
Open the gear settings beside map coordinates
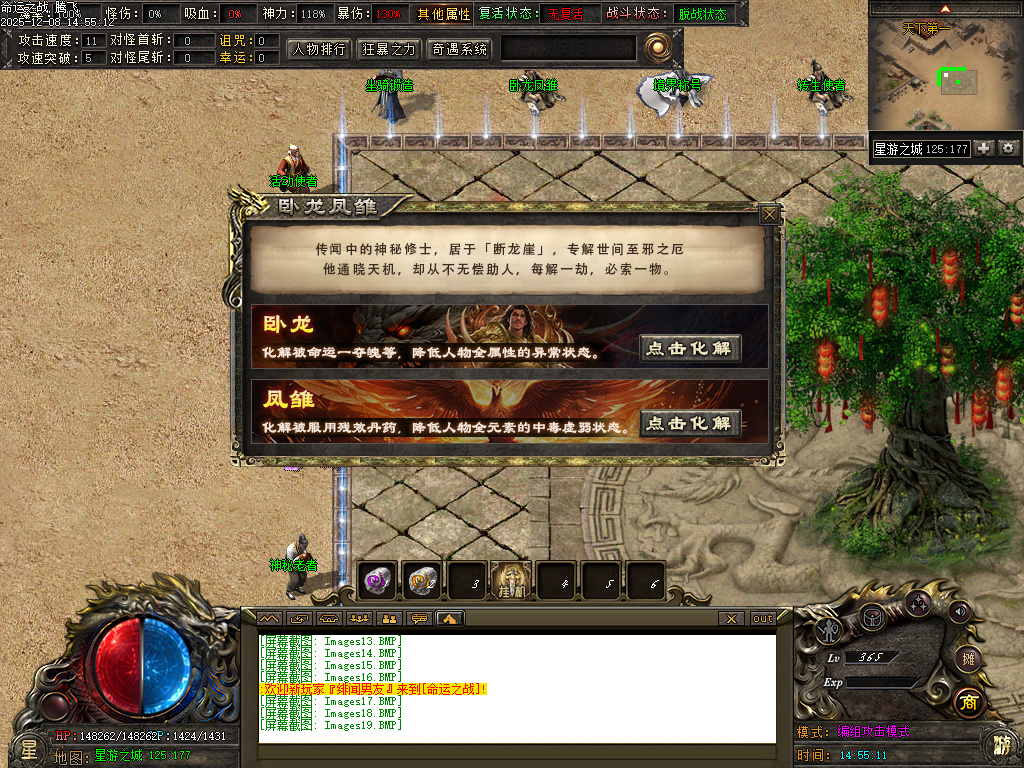1008,148
